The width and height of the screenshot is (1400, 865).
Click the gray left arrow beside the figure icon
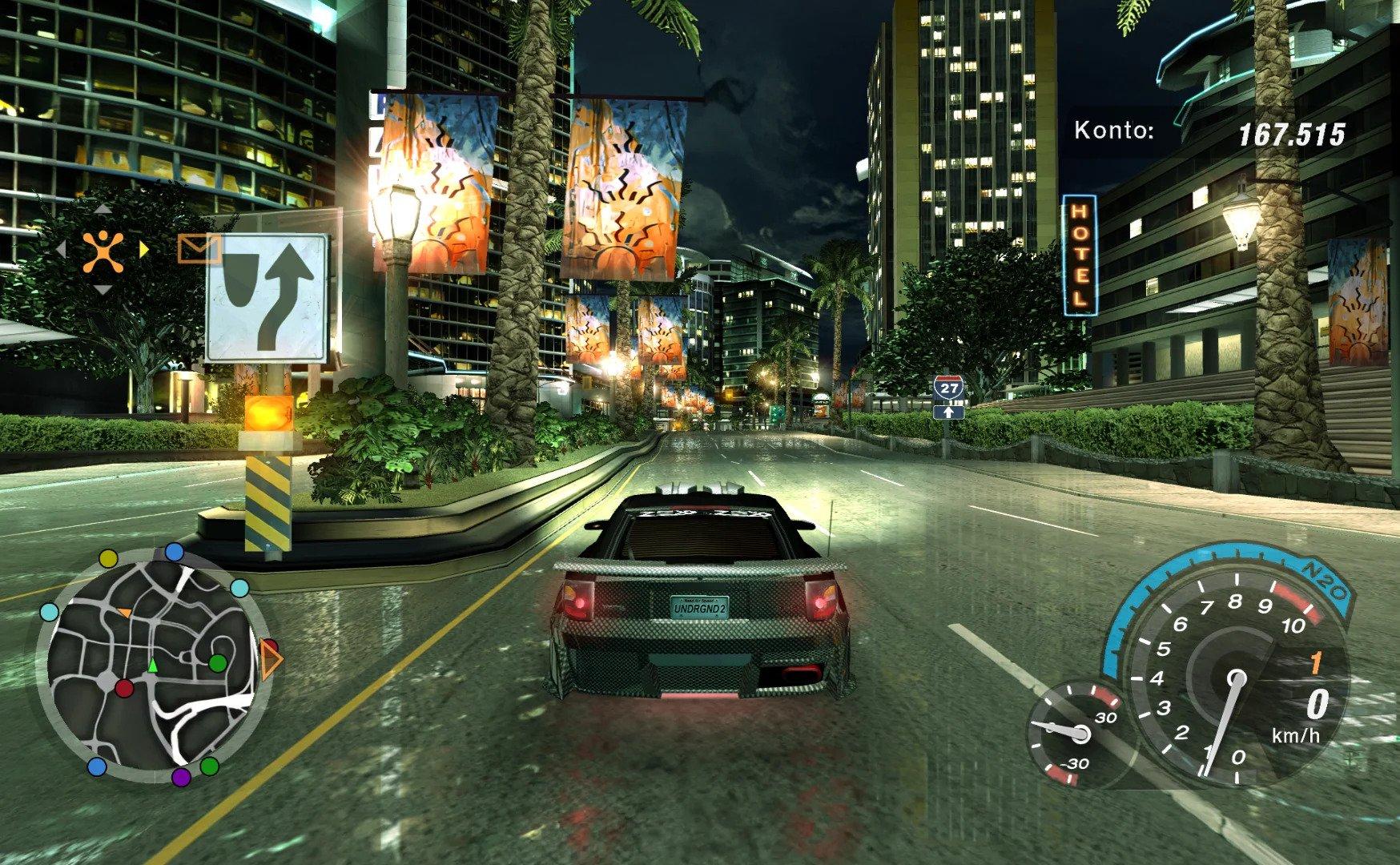pos(64,250)
